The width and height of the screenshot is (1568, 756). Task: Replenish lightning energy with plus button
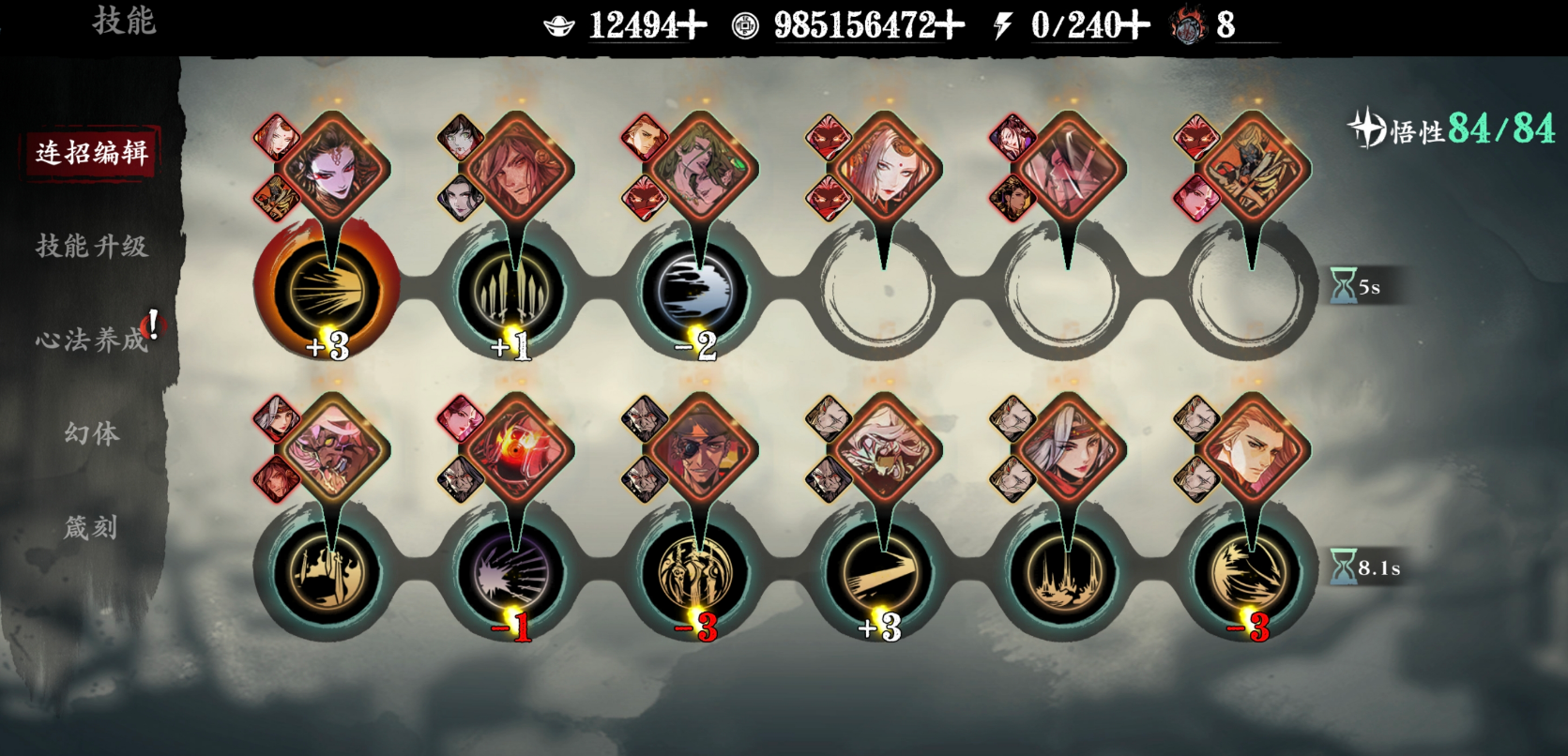pyautogui.click(x=1135, y=25)
